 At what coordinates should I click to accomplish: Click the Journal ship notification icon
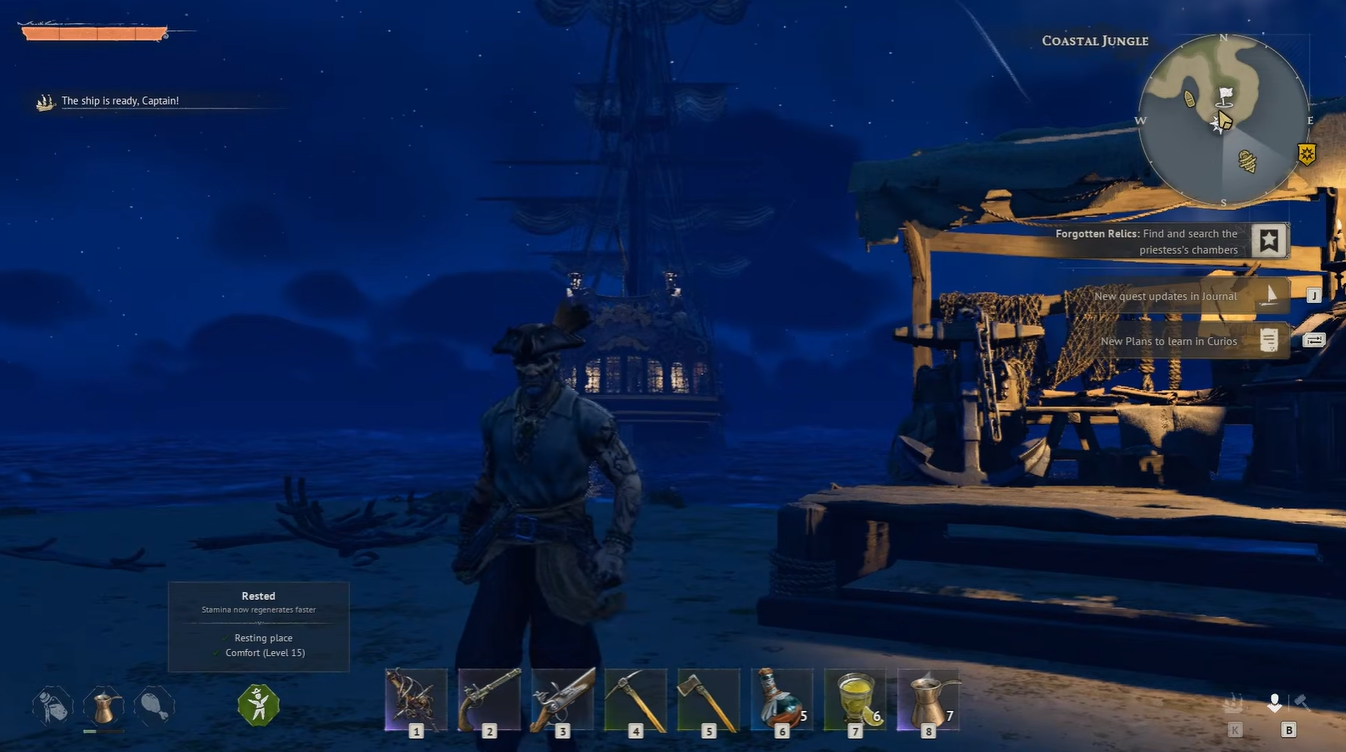pyautogui.click(x=1271, y=295)
